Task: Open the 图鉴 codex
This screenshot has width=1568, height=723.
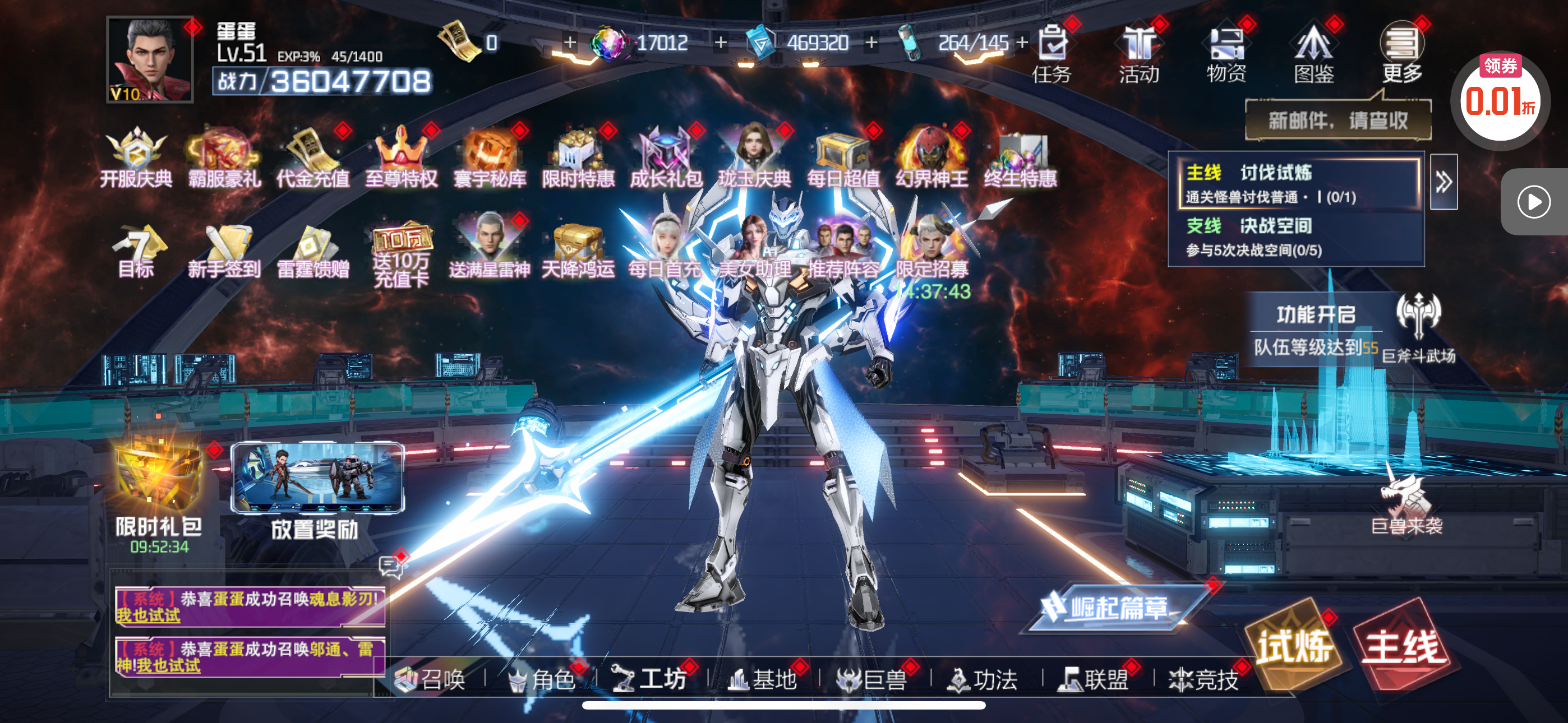Action: 1315,54
